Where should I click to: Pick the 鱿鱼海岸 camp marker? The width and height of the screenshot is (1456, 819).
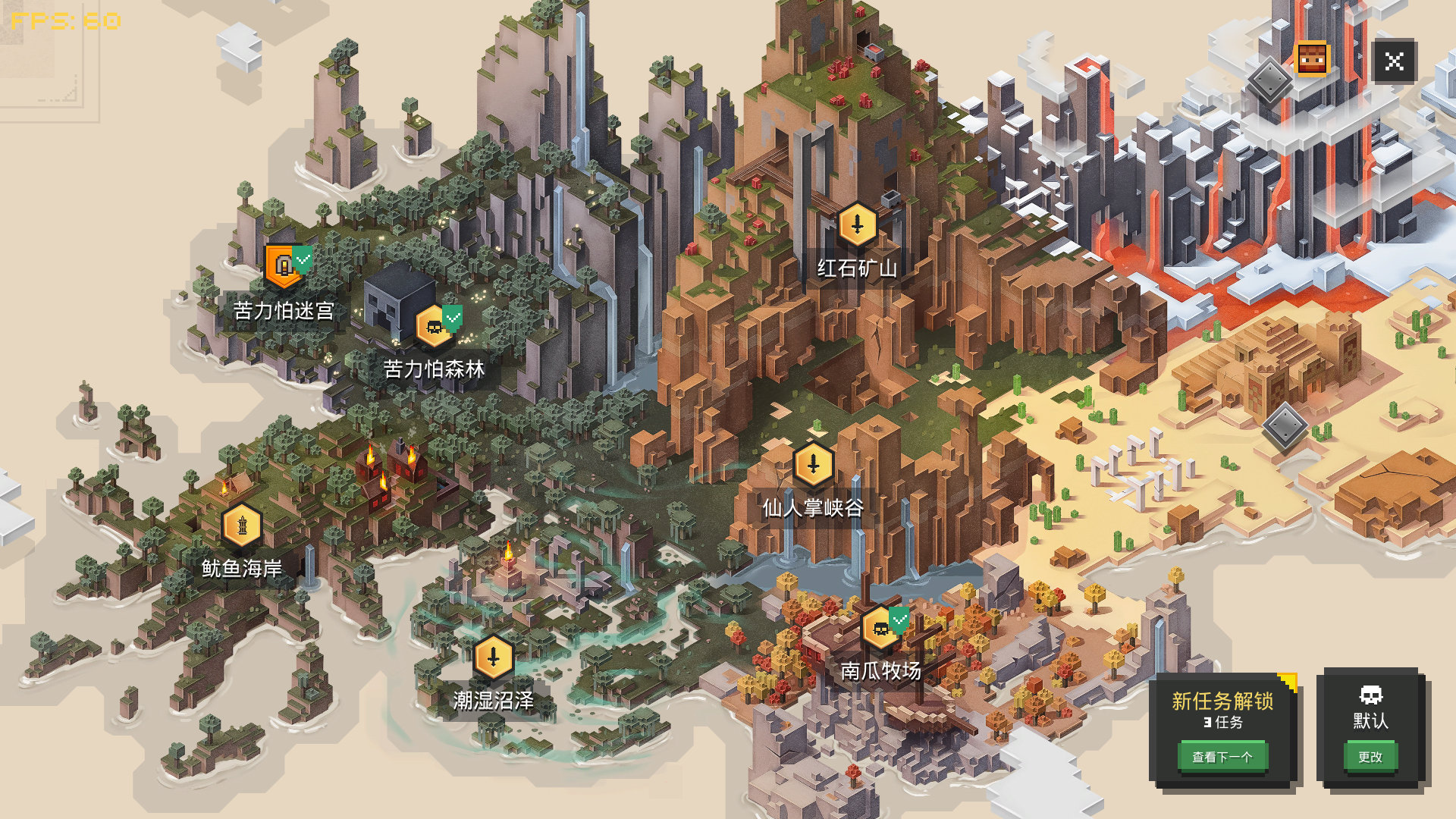tap(242, 525)
